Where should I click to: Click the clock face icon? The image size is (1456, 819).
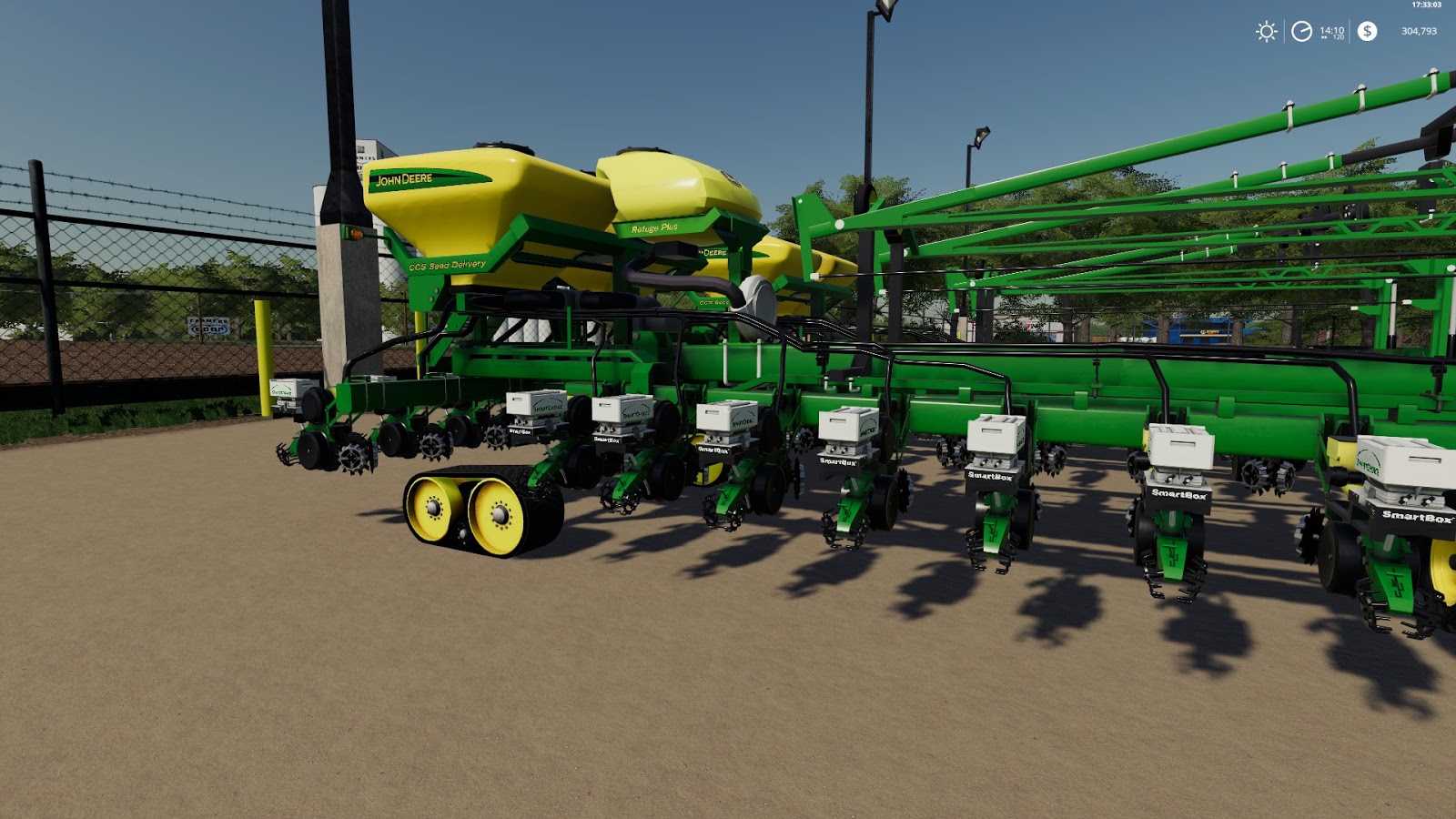tap(1301, 30)
